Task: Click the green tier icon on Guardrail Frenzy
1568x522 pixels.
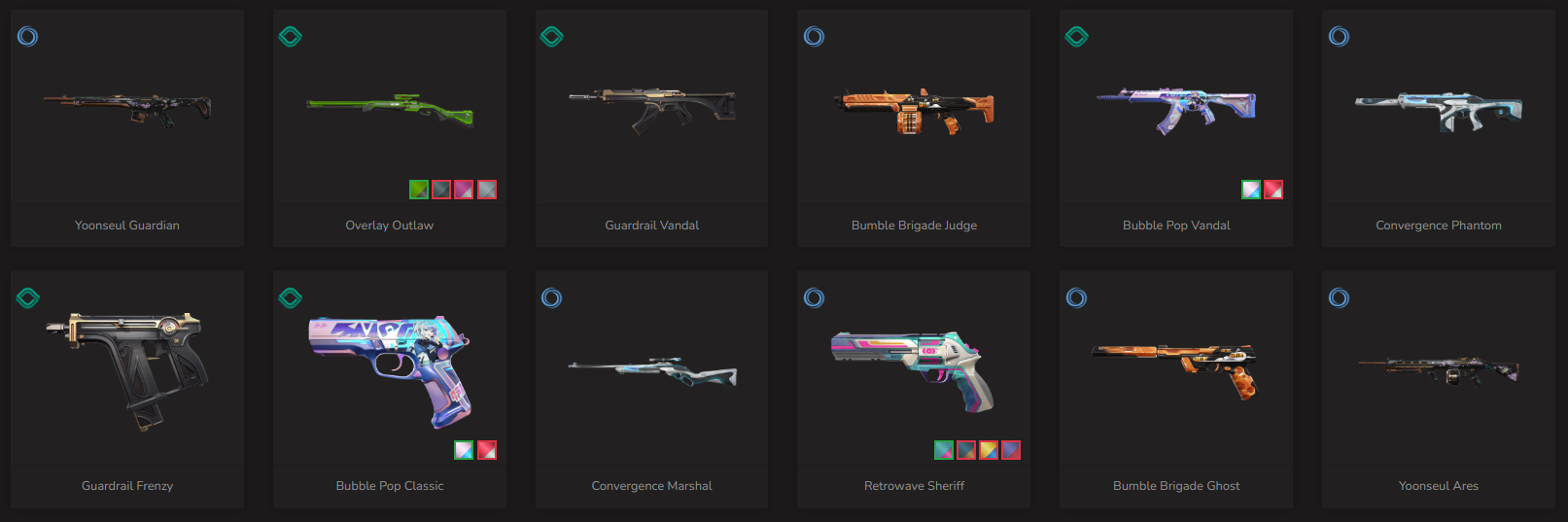Action: coord(28,297)
